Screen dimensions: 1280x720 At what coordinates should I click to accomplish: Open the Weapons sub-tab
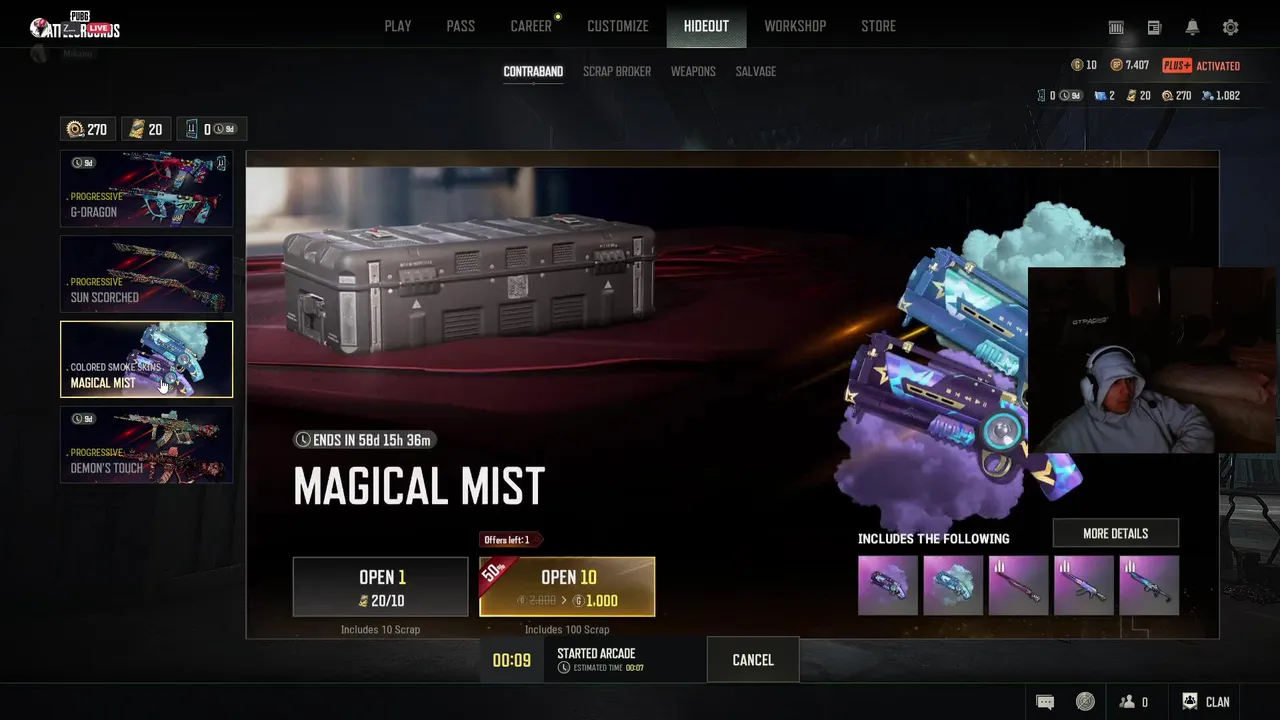tap(693, 71)
